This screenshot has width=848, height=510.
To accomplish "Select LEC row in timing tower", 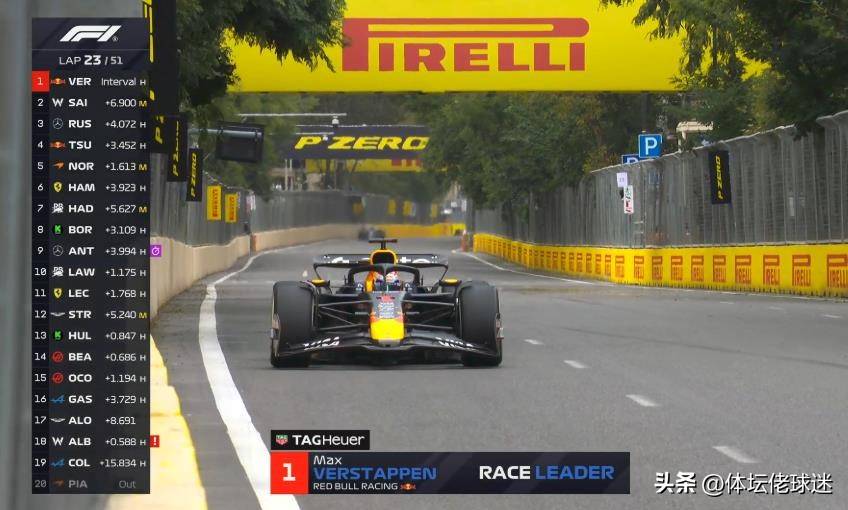I will coord(90,293).
